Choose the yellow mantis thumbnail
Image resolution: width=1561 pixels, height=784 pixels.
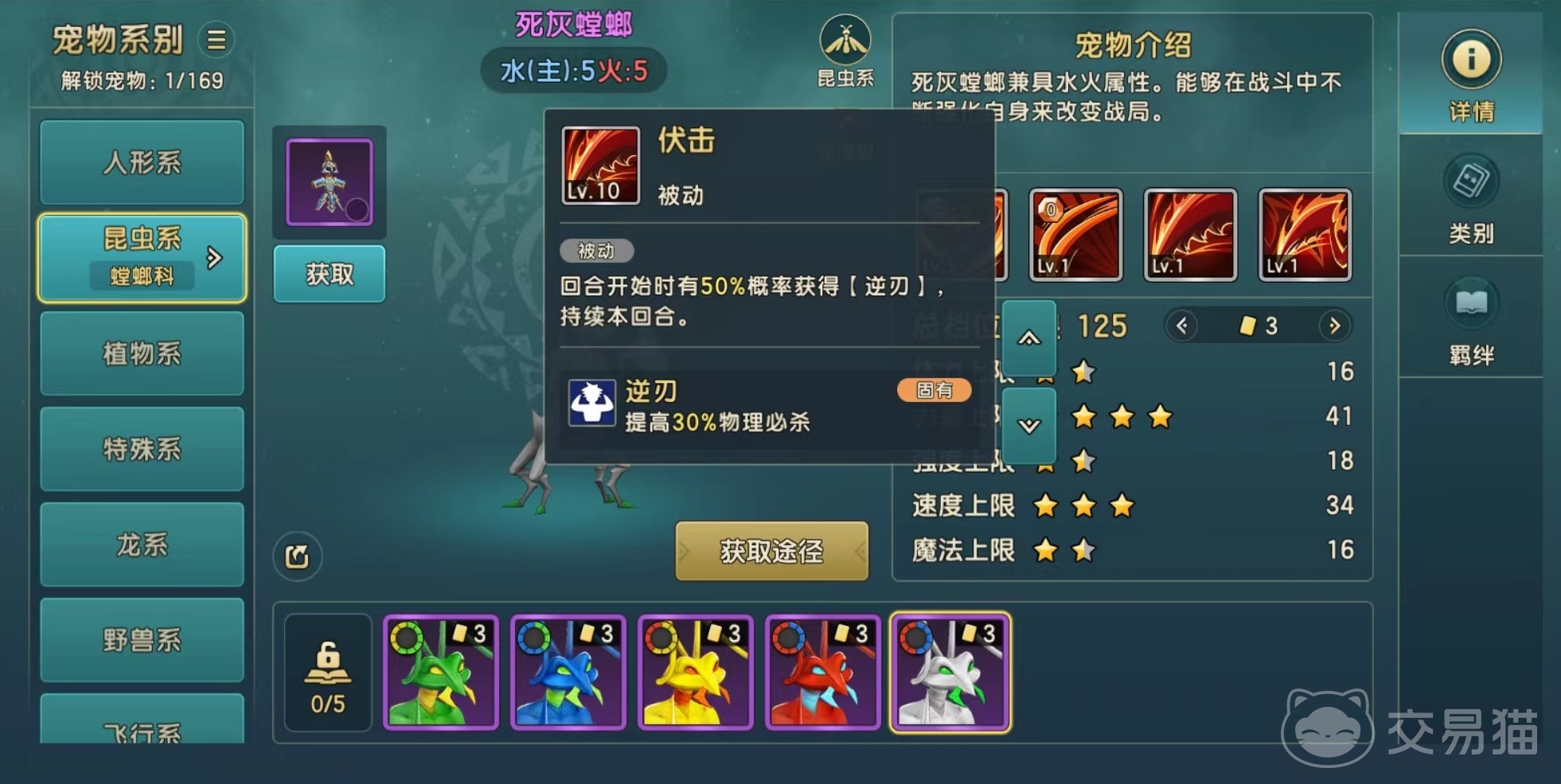coord(696,673)
